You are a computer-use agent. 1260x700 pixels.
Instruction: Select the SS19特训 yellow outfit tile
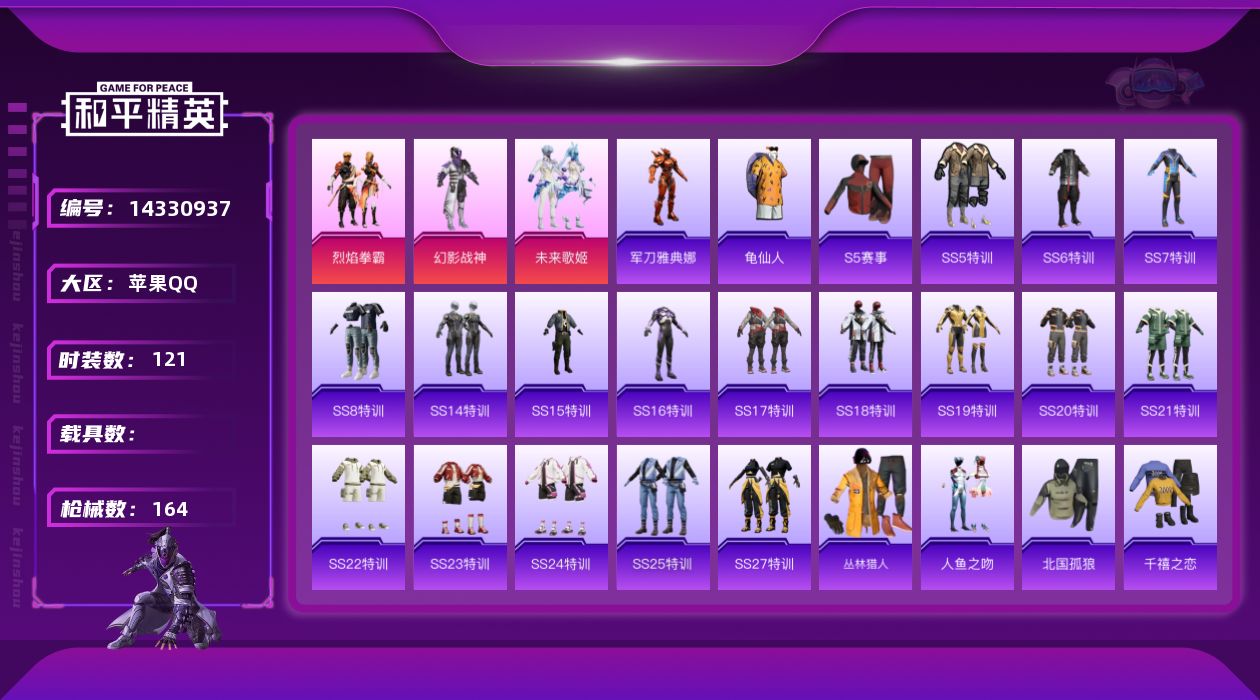(967, 364)
